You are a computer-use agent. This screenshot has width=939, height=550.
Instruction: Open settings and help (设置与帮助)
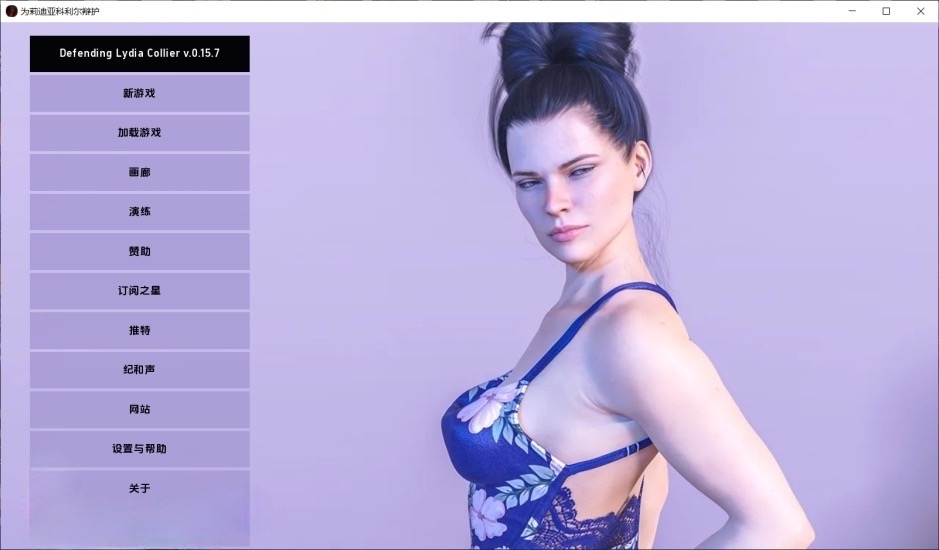pos(139,449)
